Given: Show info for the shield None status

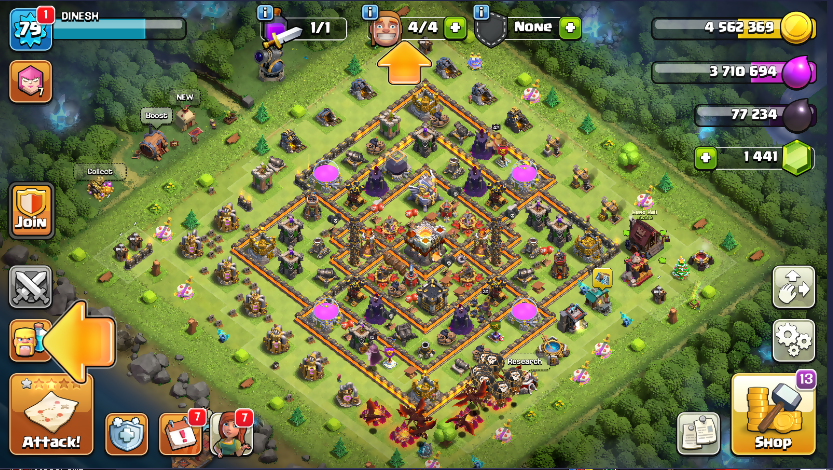Looking at the screenshot, I should [x=481, y=12].
